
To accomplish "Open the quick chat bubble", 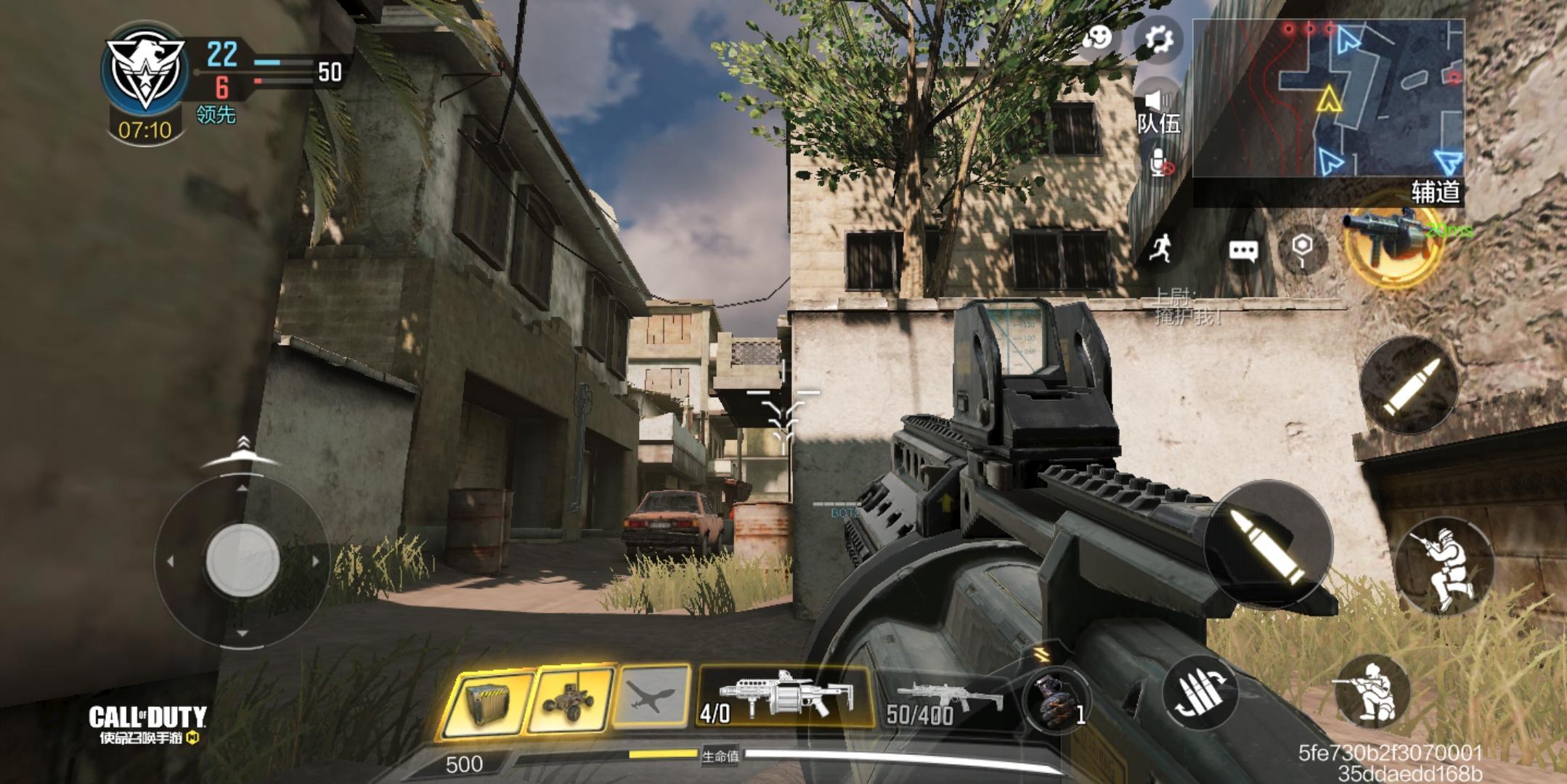I will tap(1242, 251).
